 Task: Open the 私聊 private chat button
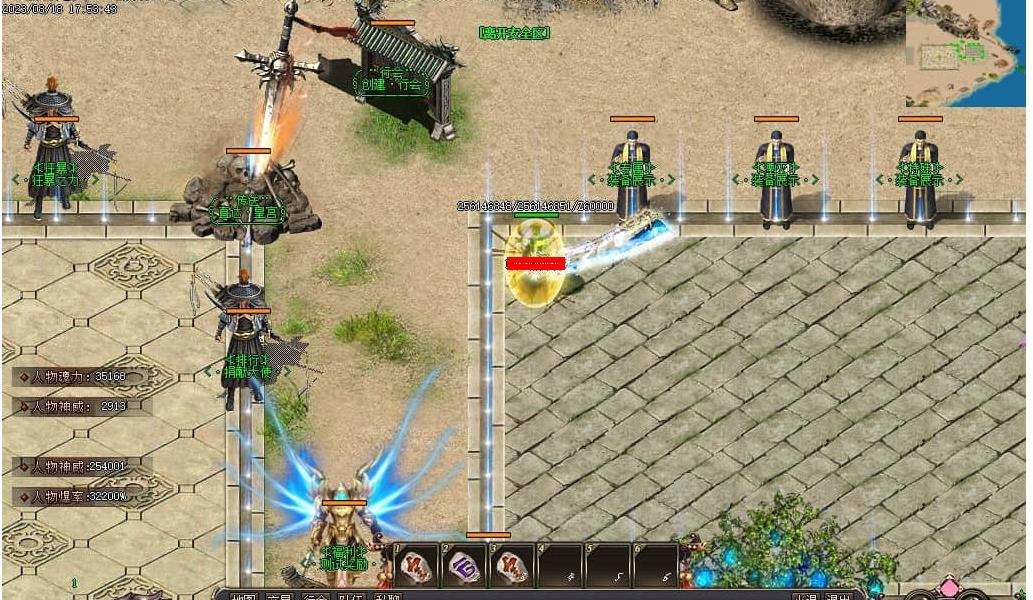tap(386, 596)
